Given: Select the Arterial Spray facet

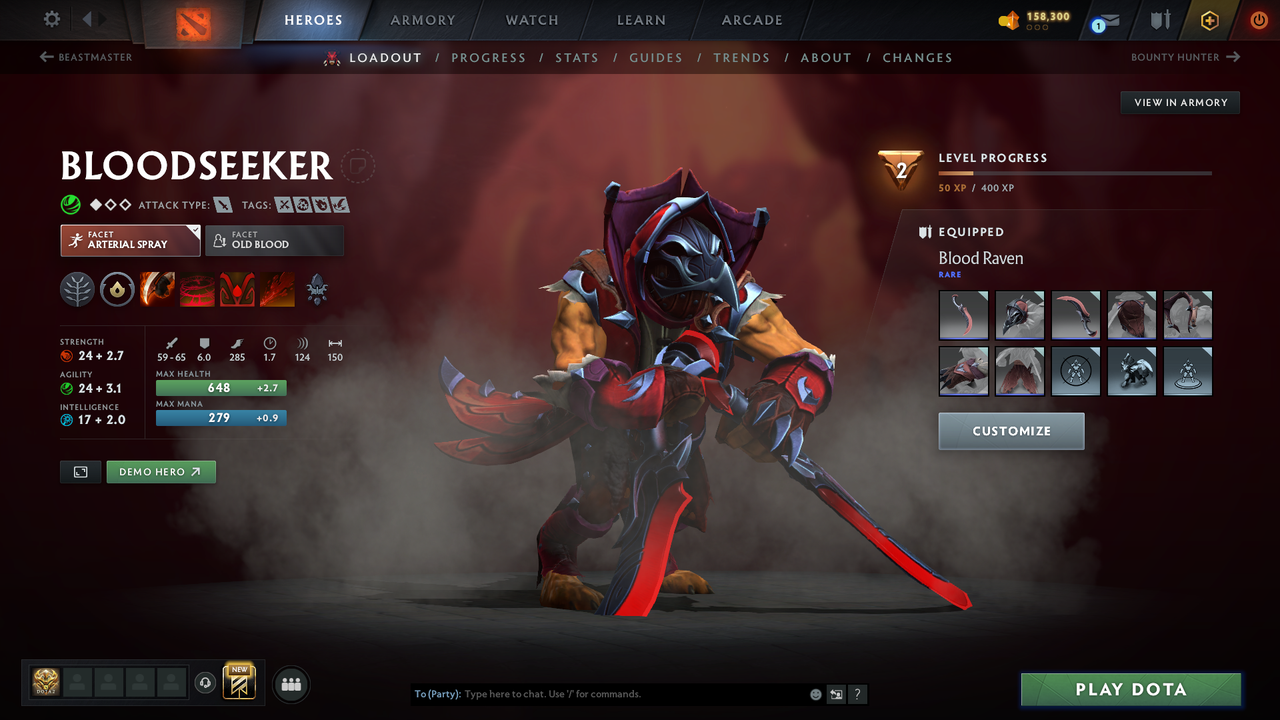Looking at the screenshot, I should [x=130, y=240].
